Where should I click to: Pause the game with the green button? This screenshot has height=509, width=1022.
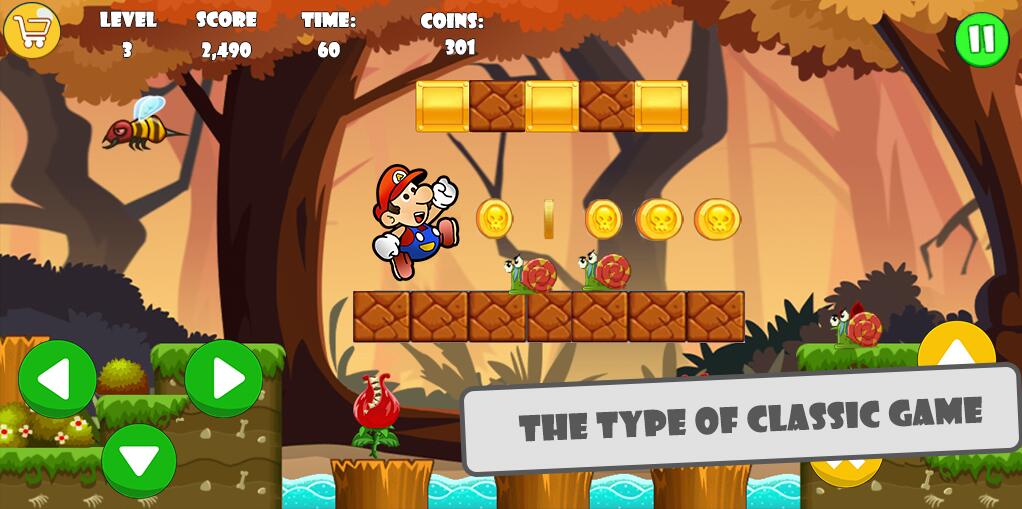981,40
